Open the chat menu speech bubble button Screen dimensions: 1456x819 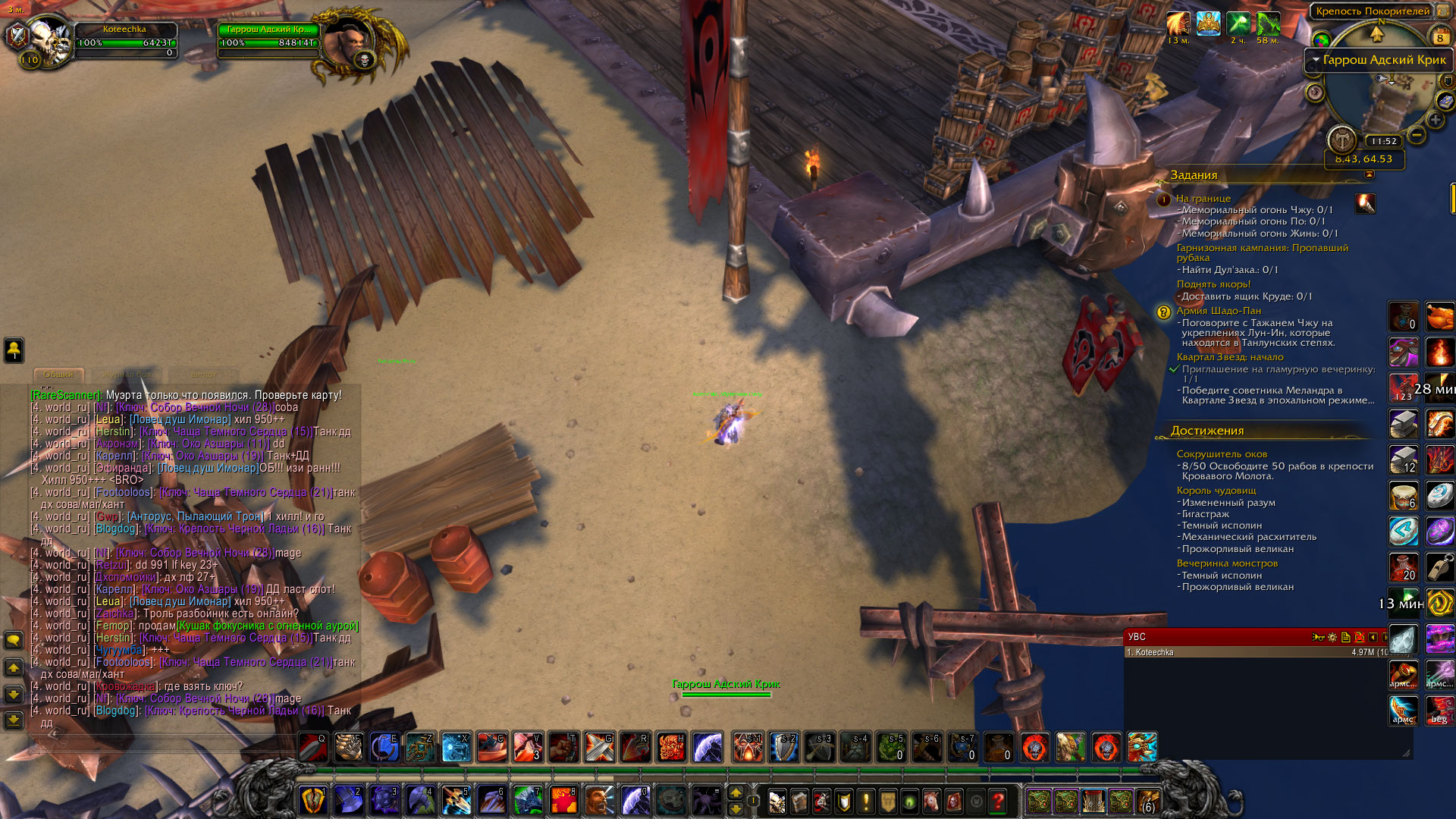click(14, 641)
